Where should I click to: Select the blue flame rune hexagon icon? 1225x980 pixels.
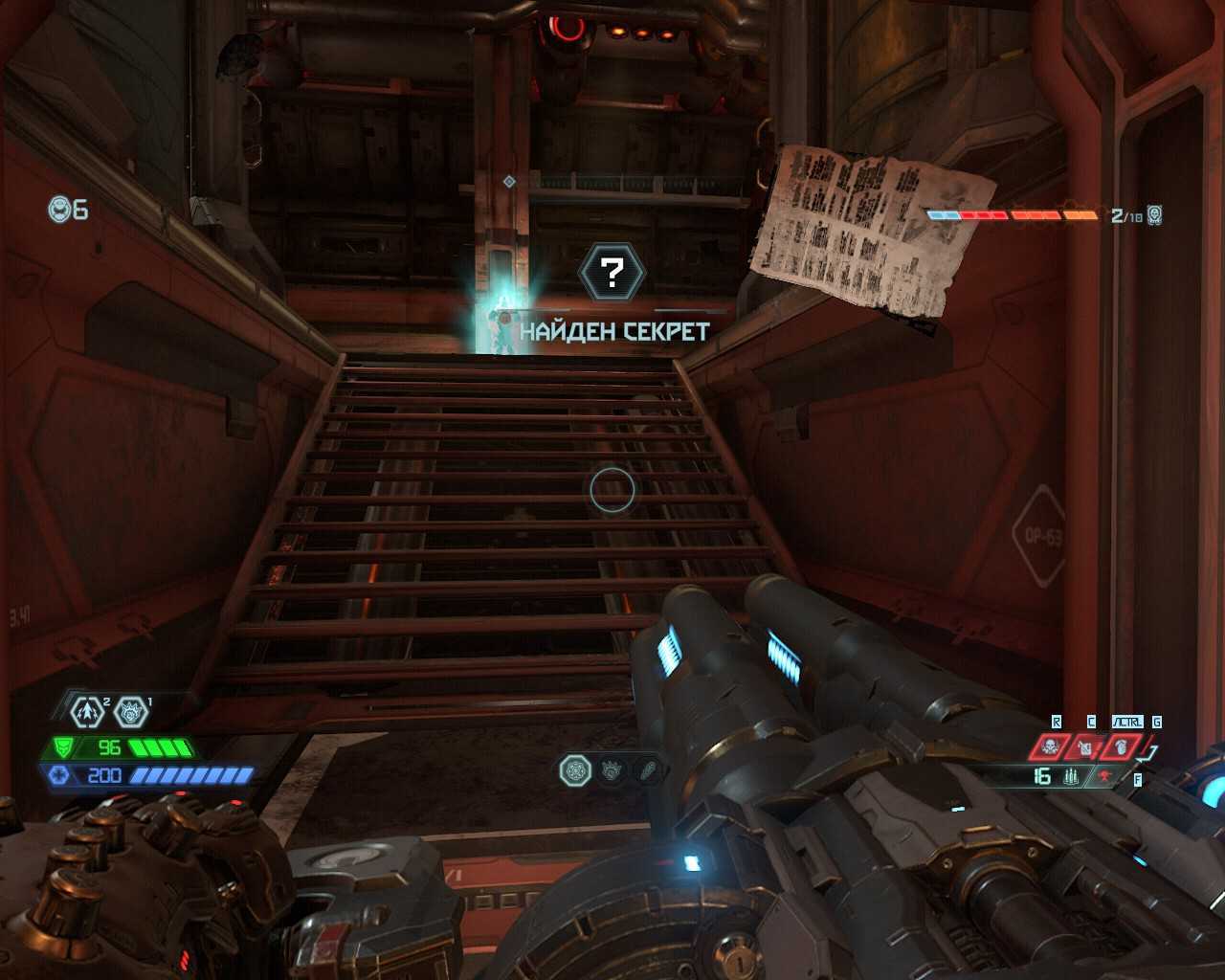tap(130, 711)
